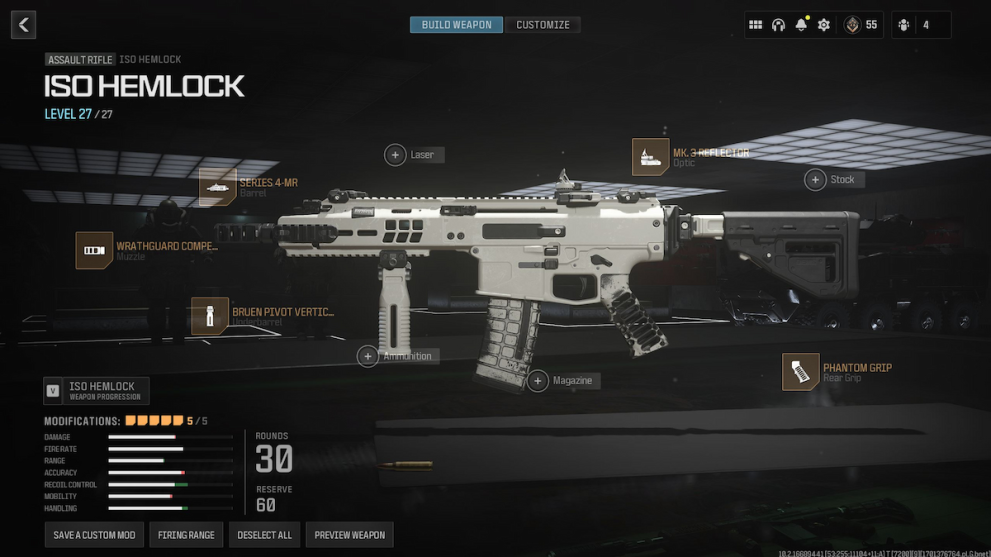Open the notifications bell
The width and height of the screenshot is (991, 557).
point(801,25)
